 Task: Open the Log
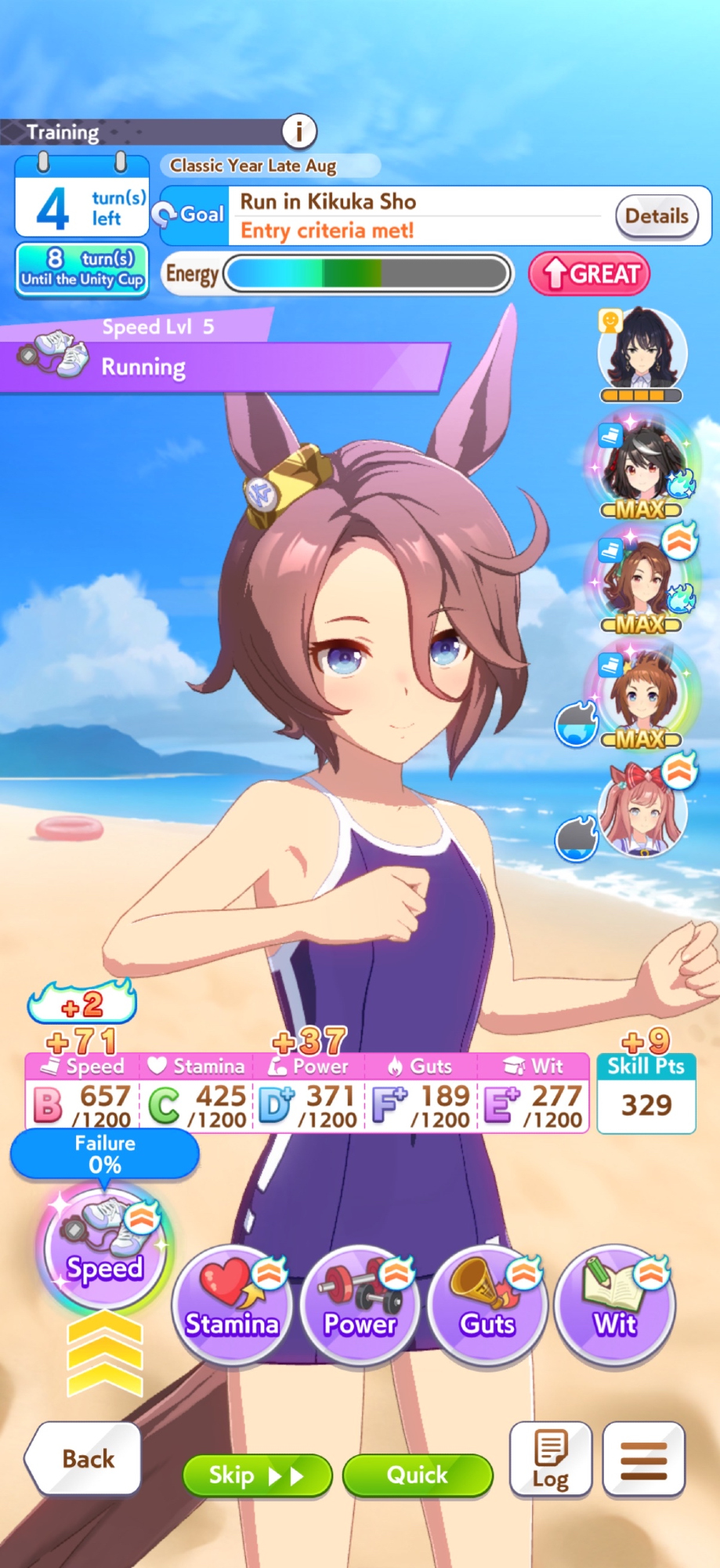(551, 1459)
